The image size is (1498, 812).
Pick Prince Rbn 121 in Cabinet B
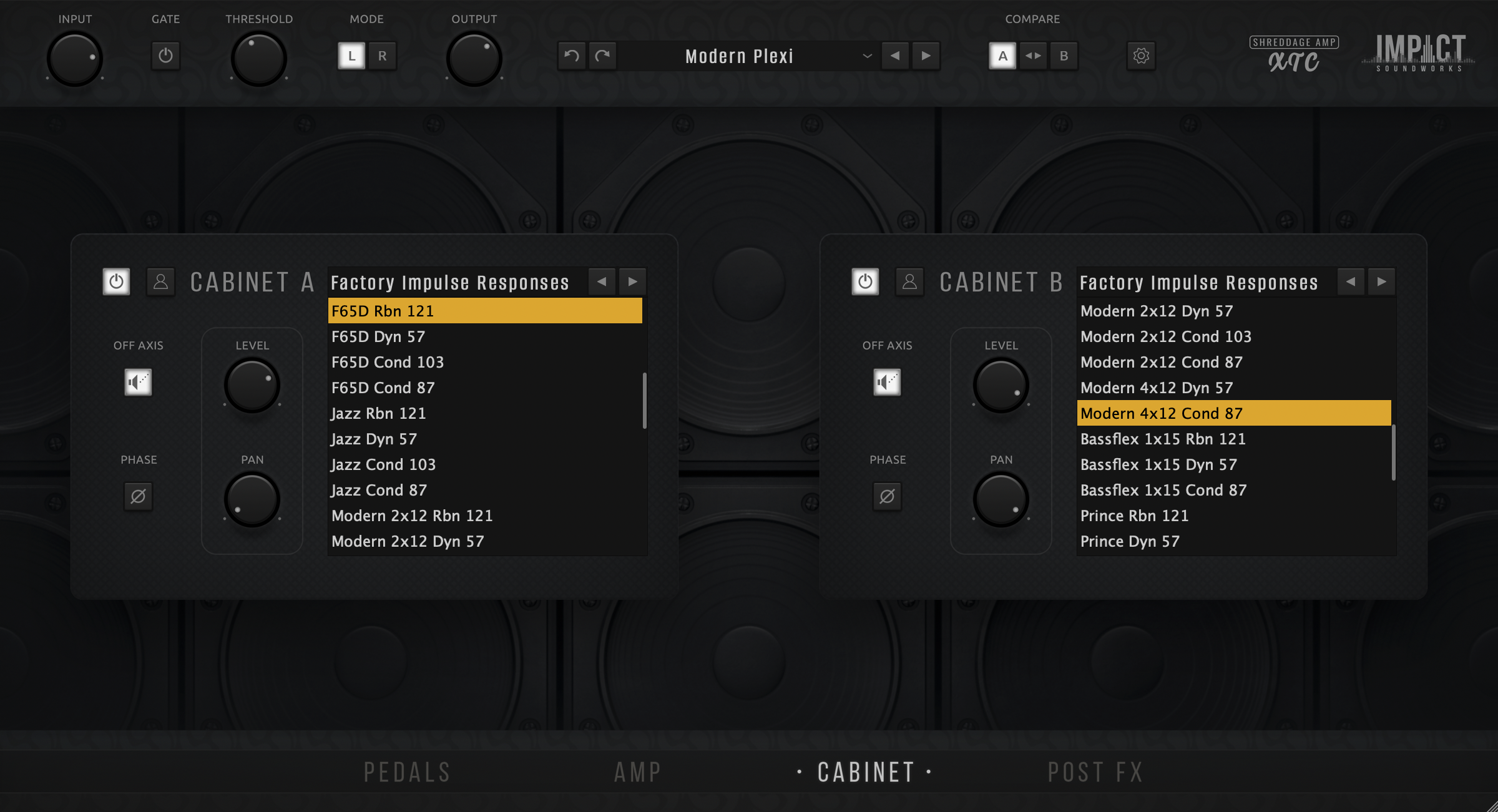click(1134, 516)
